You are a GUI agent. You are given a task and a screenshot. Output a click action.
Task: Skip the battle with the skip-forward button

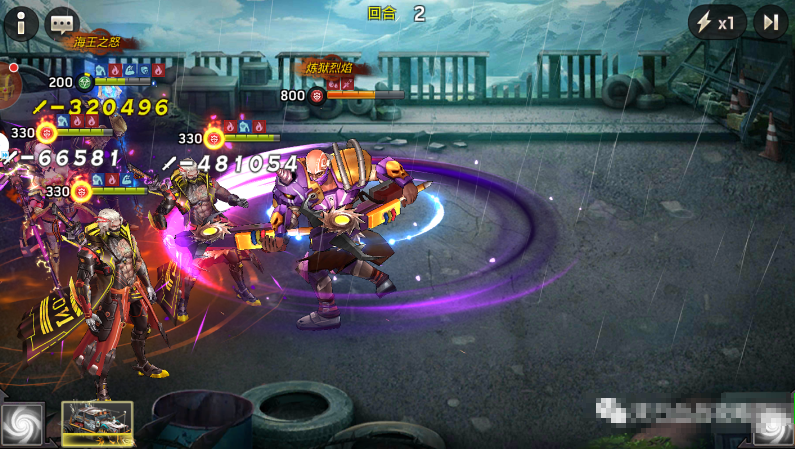pos(771,22)
